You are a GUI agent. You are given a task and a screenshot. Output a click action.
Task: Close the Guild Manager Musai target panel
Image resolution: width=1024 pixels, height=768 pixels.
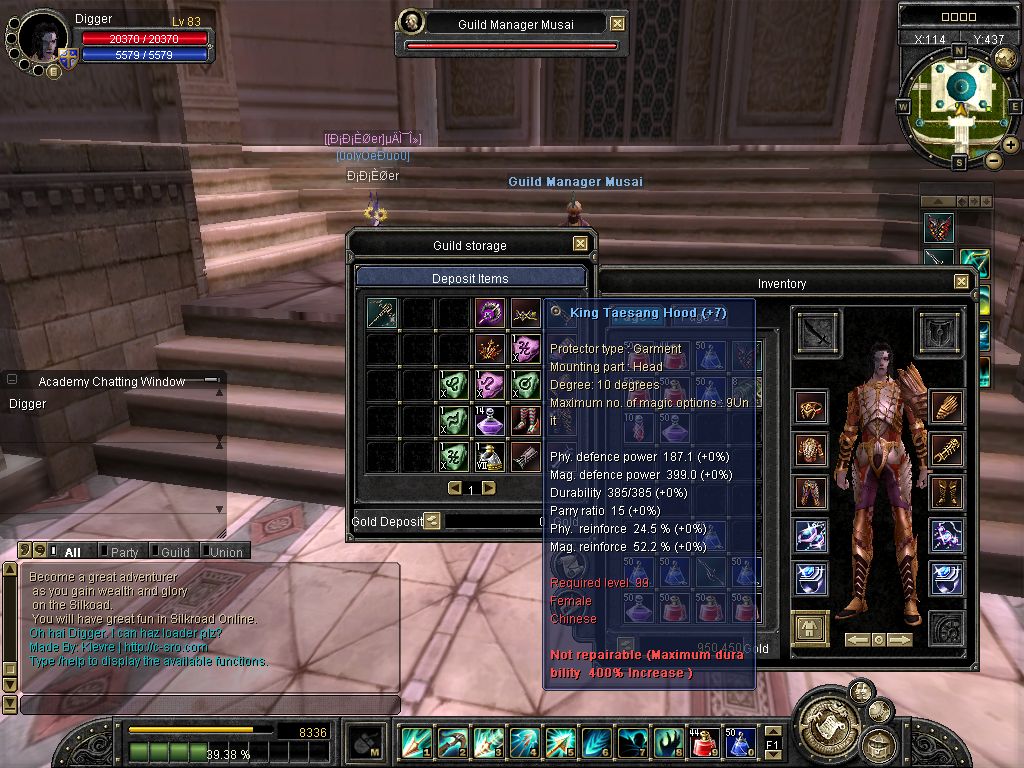tap(617, 24)
